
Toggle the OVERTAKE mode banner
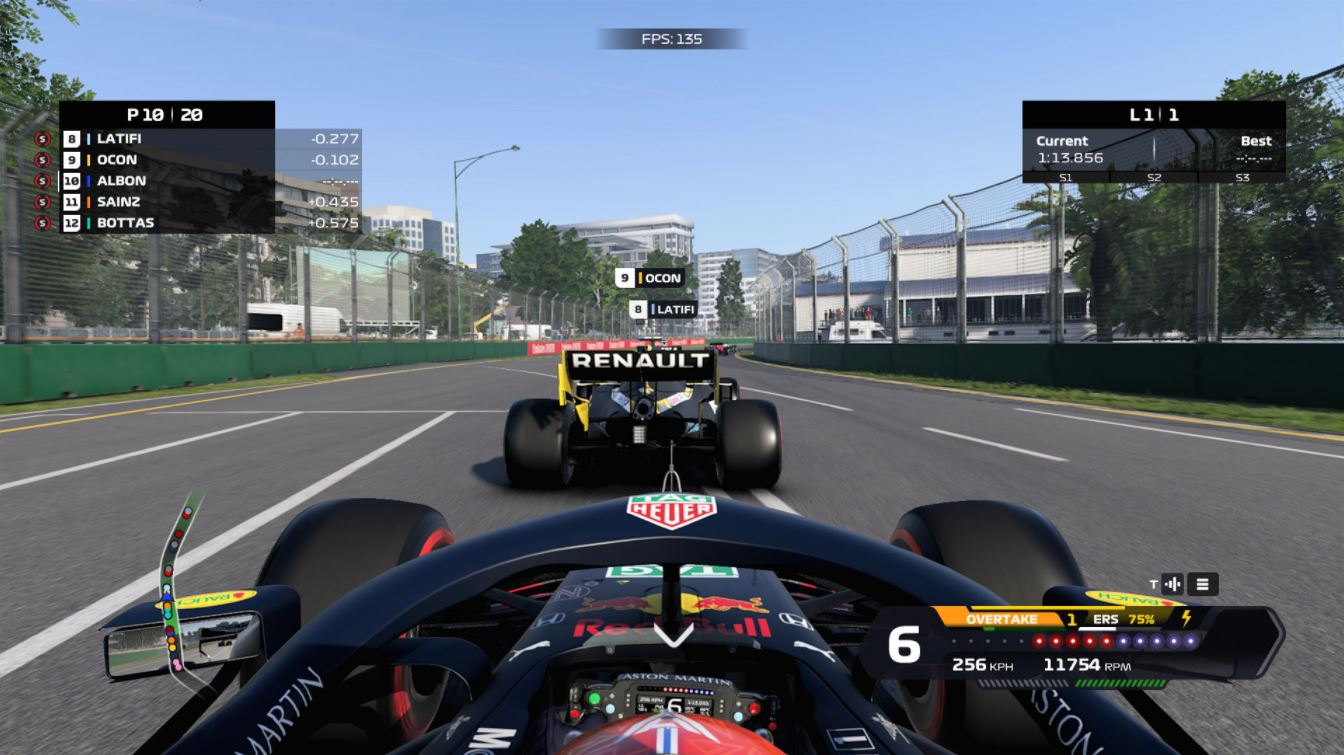1002,617
